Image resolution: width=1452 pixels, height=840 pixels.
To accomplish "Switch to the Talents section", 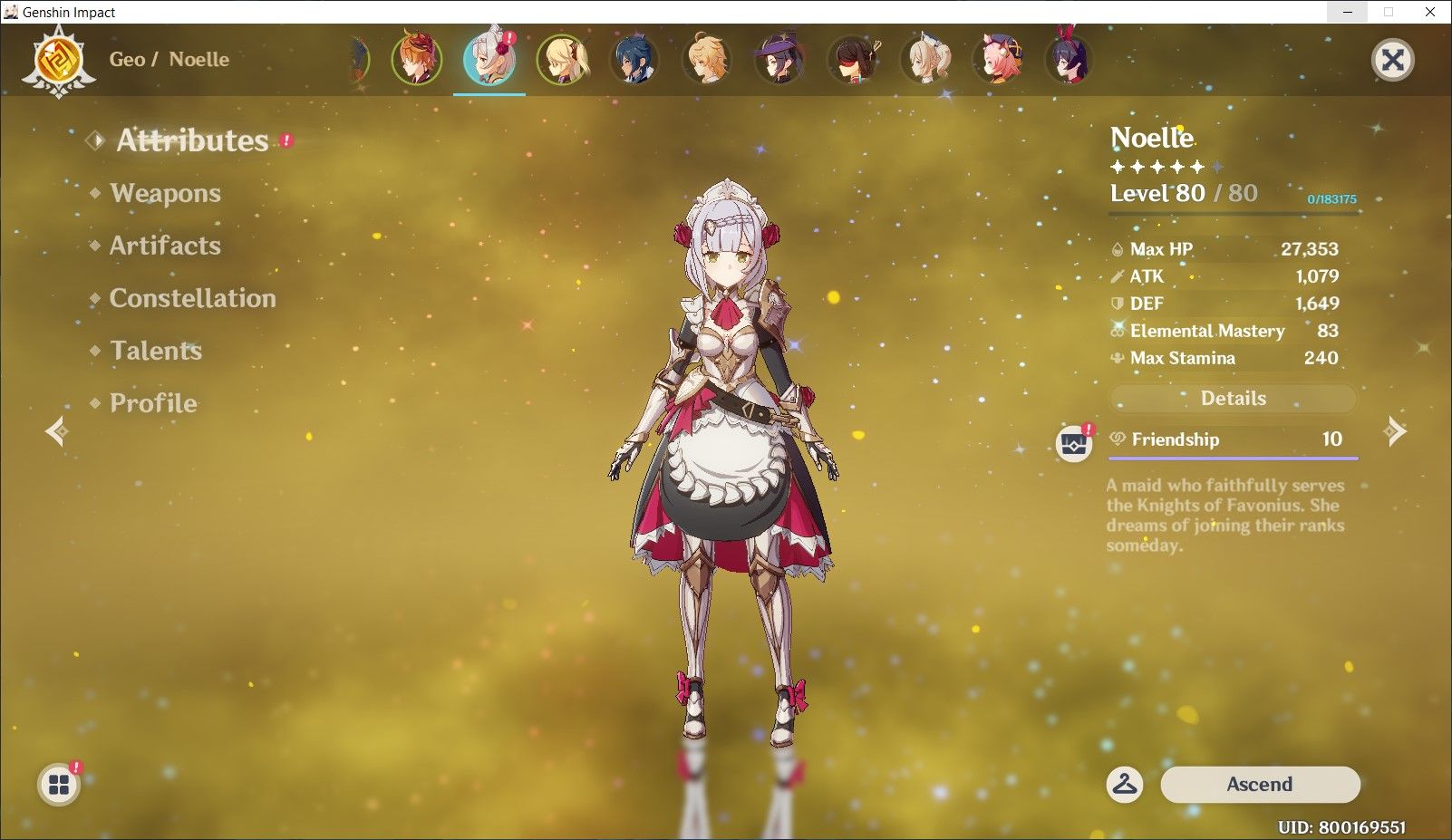I will point(156,351).
